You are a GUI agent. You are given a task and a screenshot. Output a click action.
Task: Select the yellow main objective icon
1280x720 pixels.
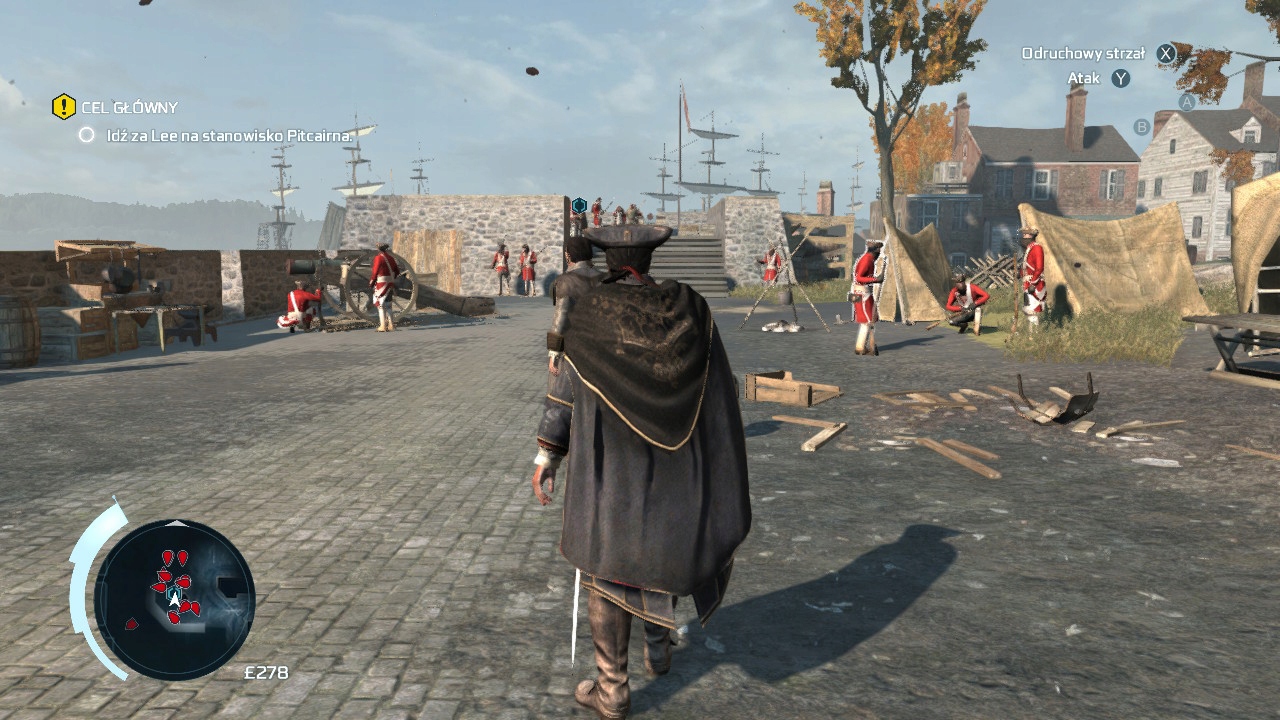tap(64, 106)
